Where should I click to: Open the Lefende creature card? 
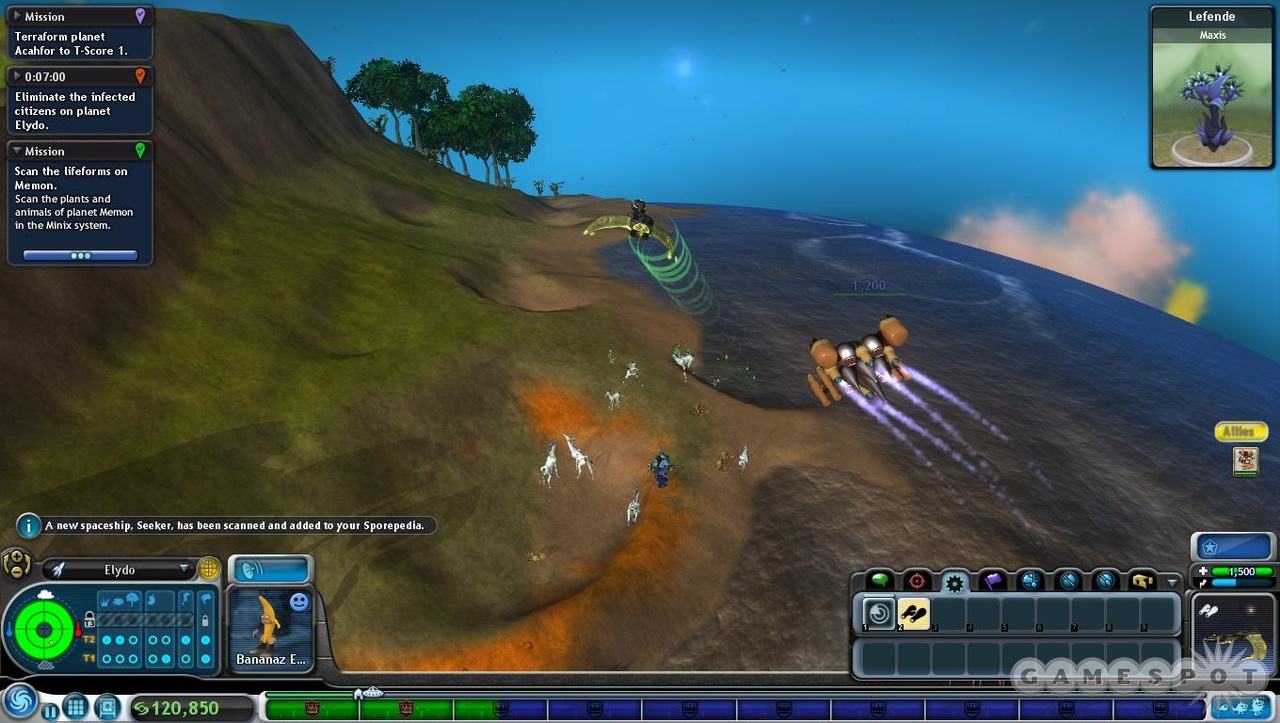coord(1211,92)
